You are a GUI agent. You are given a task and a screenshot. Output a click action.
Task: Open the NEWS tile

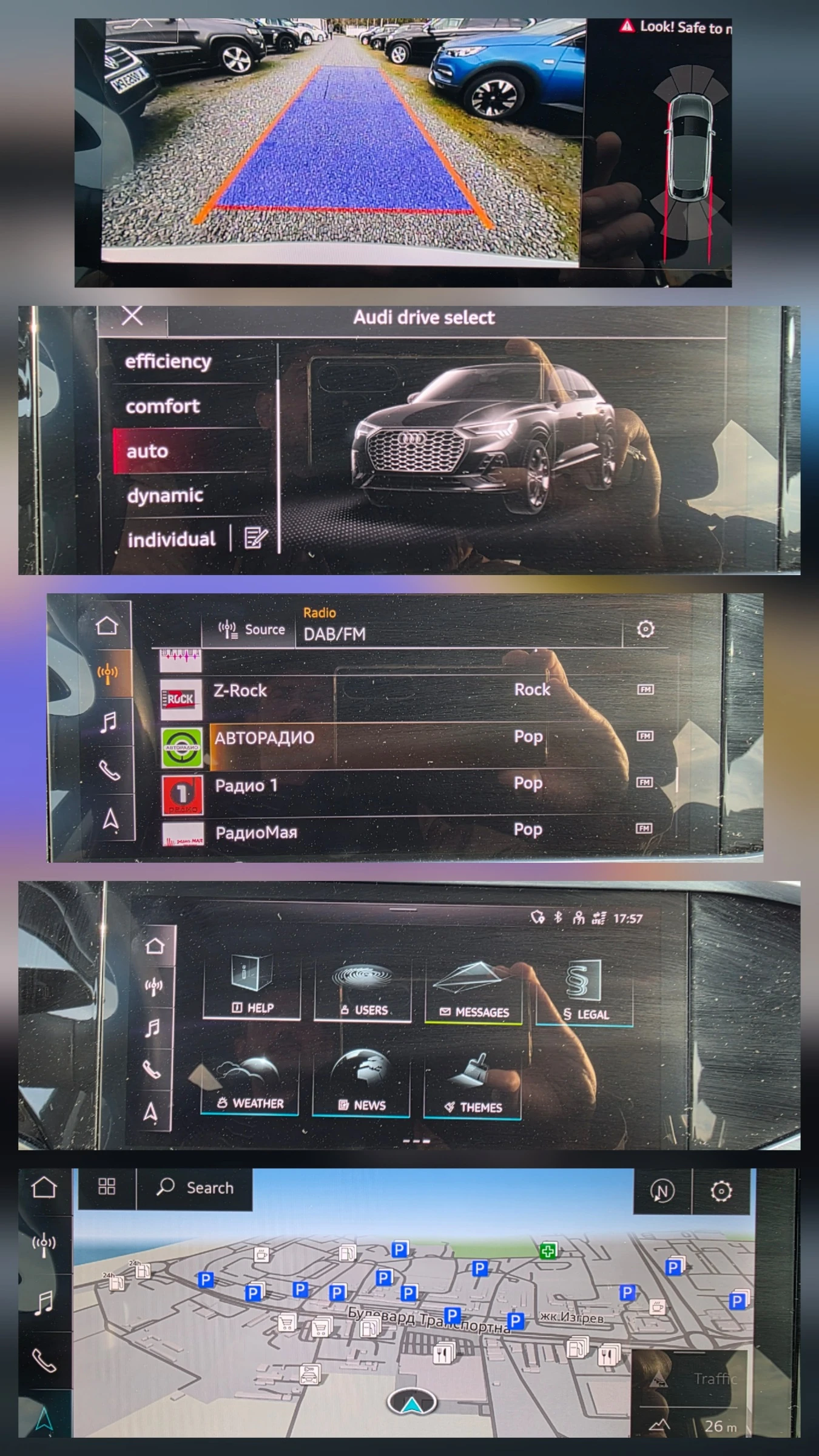click(362, 1086)
